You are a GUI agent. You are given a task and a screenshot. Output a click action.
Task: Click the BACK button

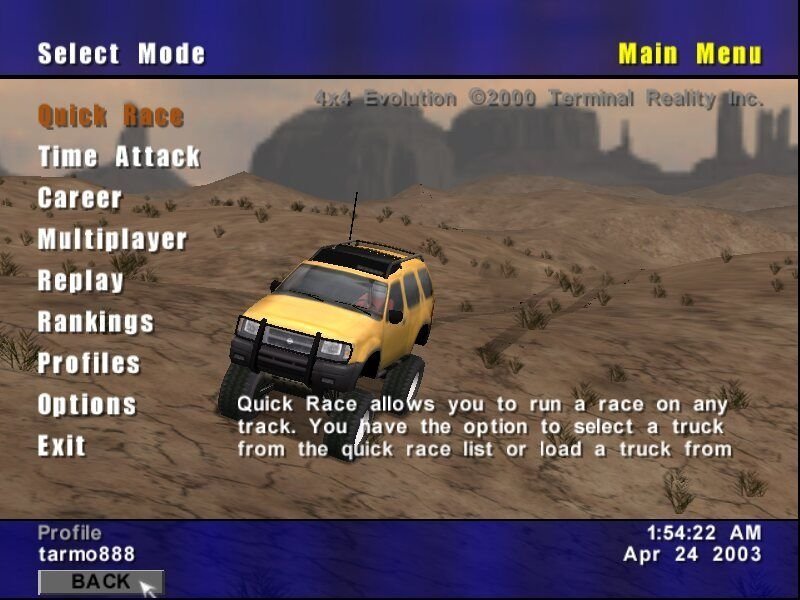point(100,581)
